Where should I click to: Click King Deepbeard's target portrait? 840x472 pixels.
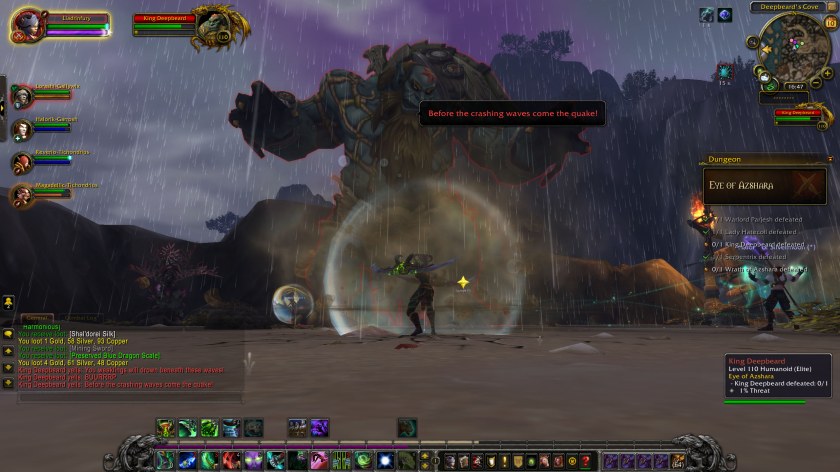tap(212, 22)
